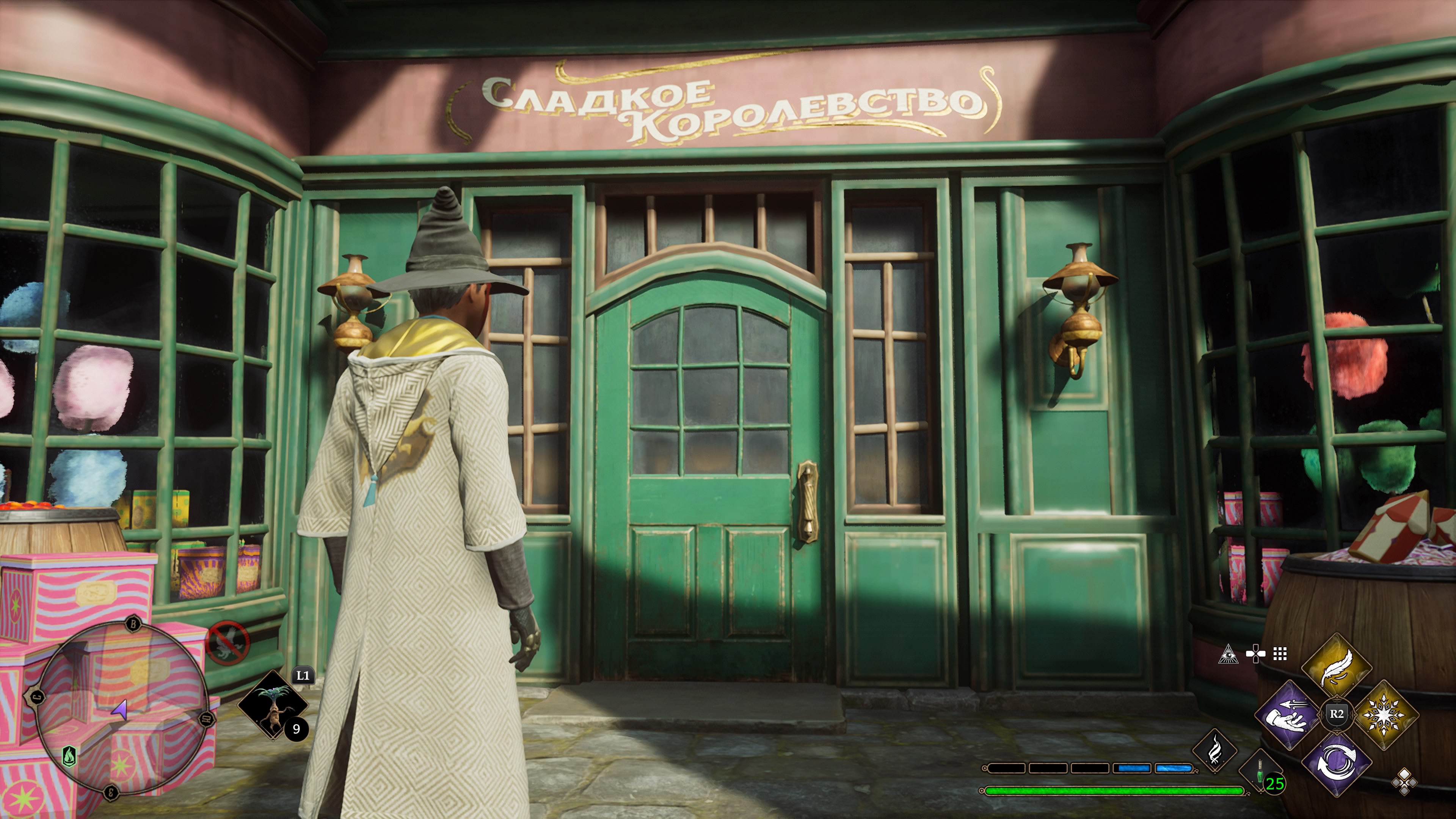The height and width of the screenshot is (819, 1456).
Task: Select the green Floo Flame marker on minimap
Action: click(69, 755)
